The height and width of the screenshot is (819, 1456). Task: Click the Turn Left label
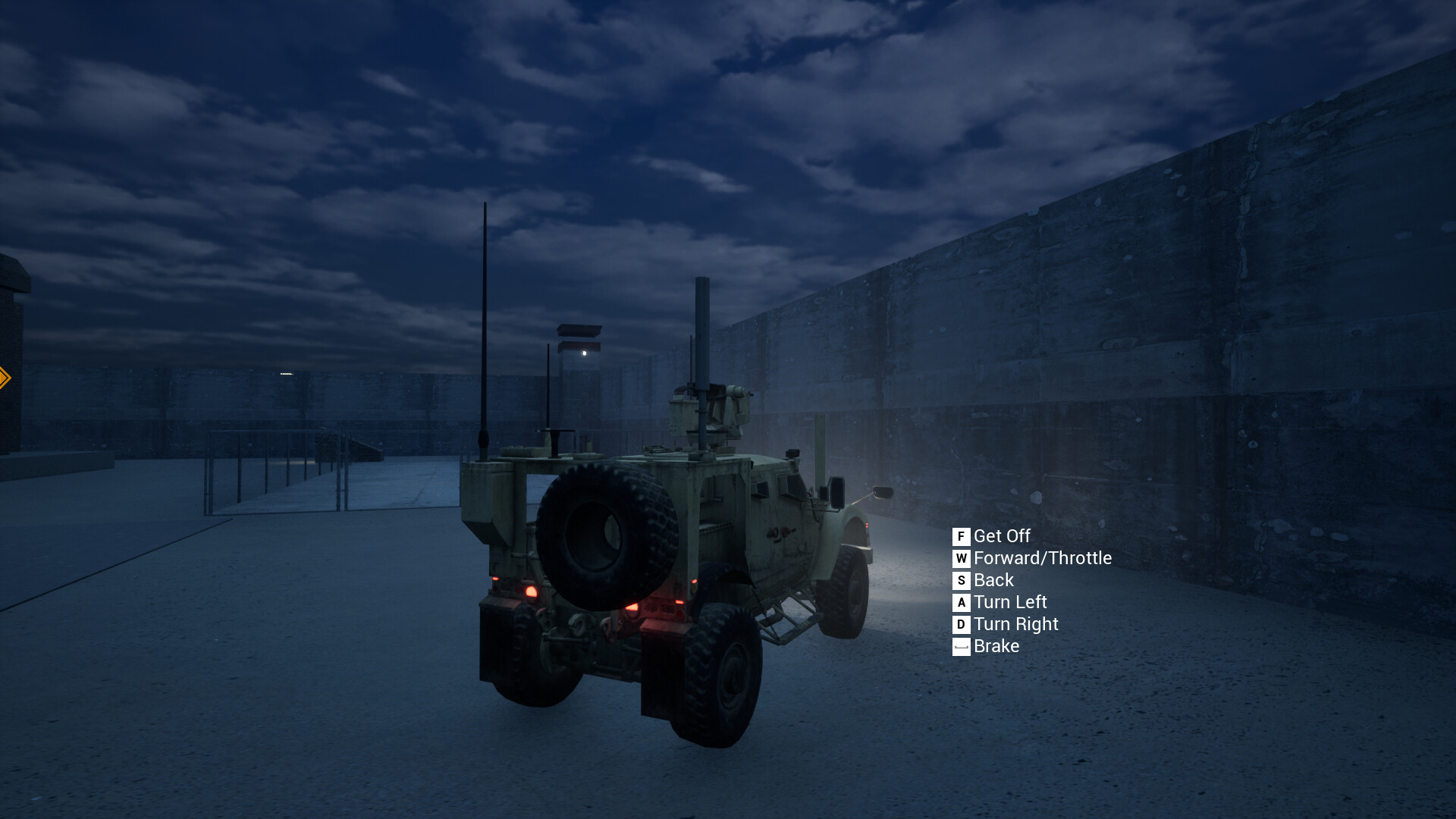[x=1010, y=603]
